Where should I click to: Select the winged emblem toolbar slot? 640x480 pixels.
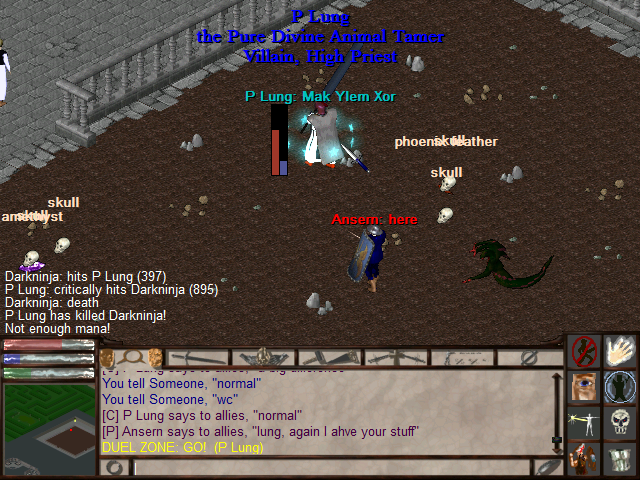click(262, 357)
